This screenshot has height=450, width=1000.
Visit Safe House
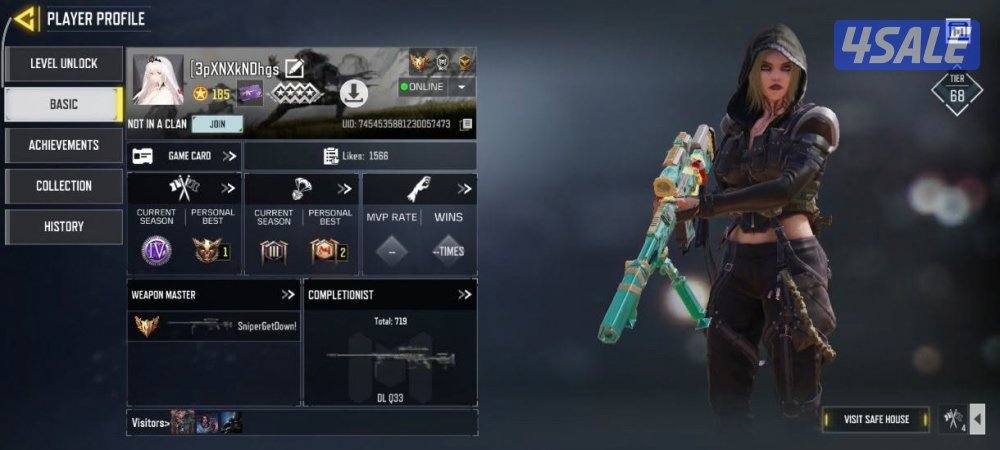click(x=876, y=419)
